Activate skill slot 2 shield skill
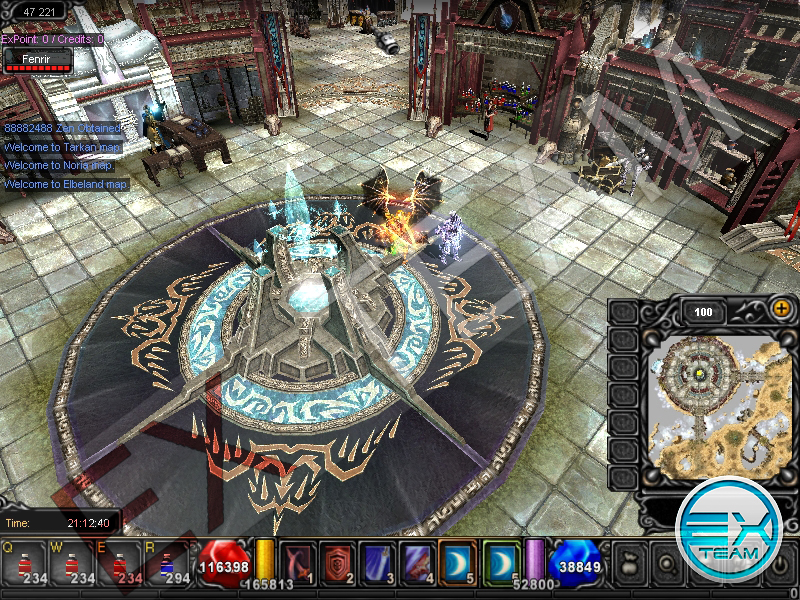 [339, 561]
